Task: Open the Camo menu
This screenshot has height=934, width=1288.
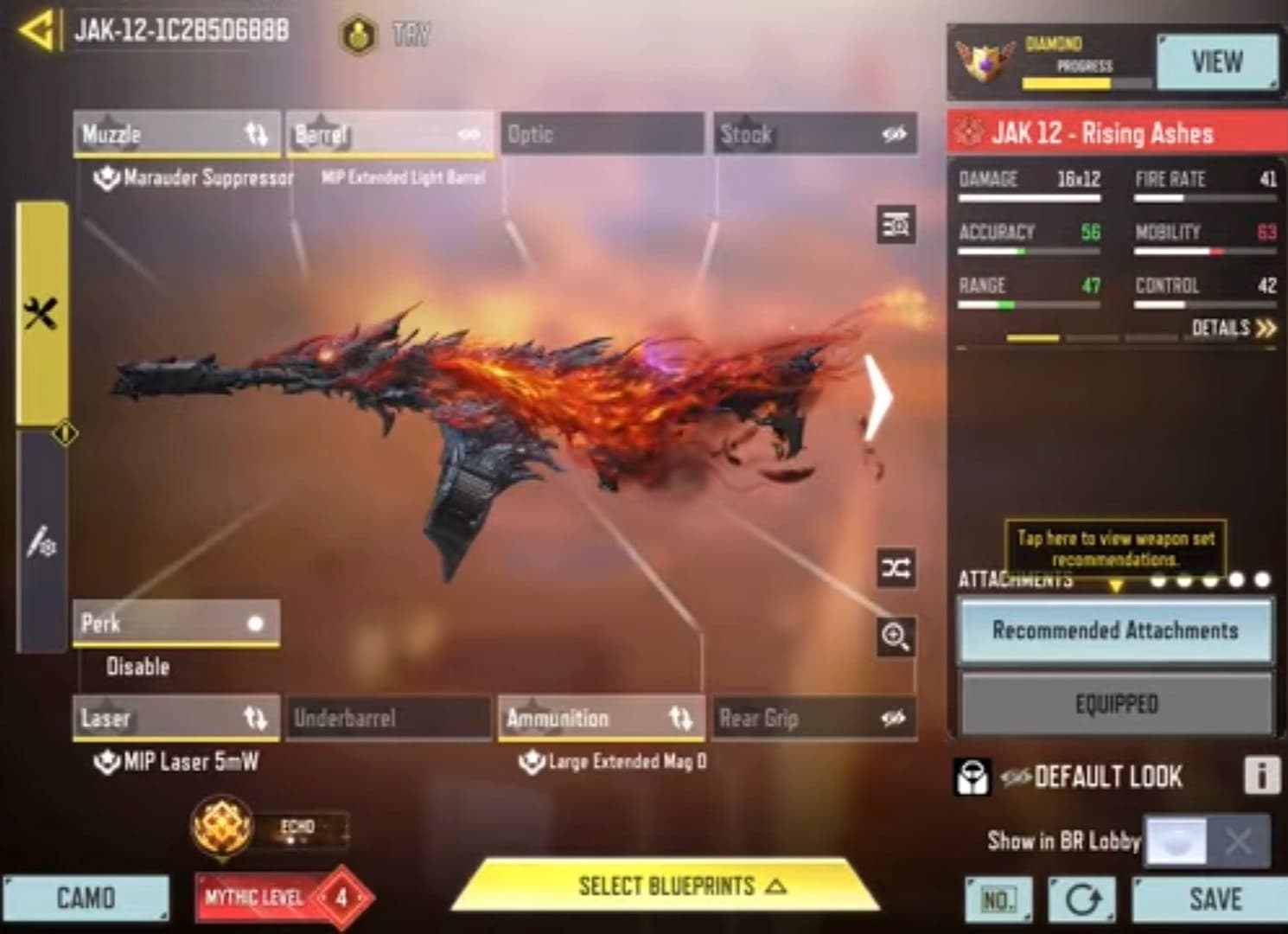Action: (x=86, y=898)
